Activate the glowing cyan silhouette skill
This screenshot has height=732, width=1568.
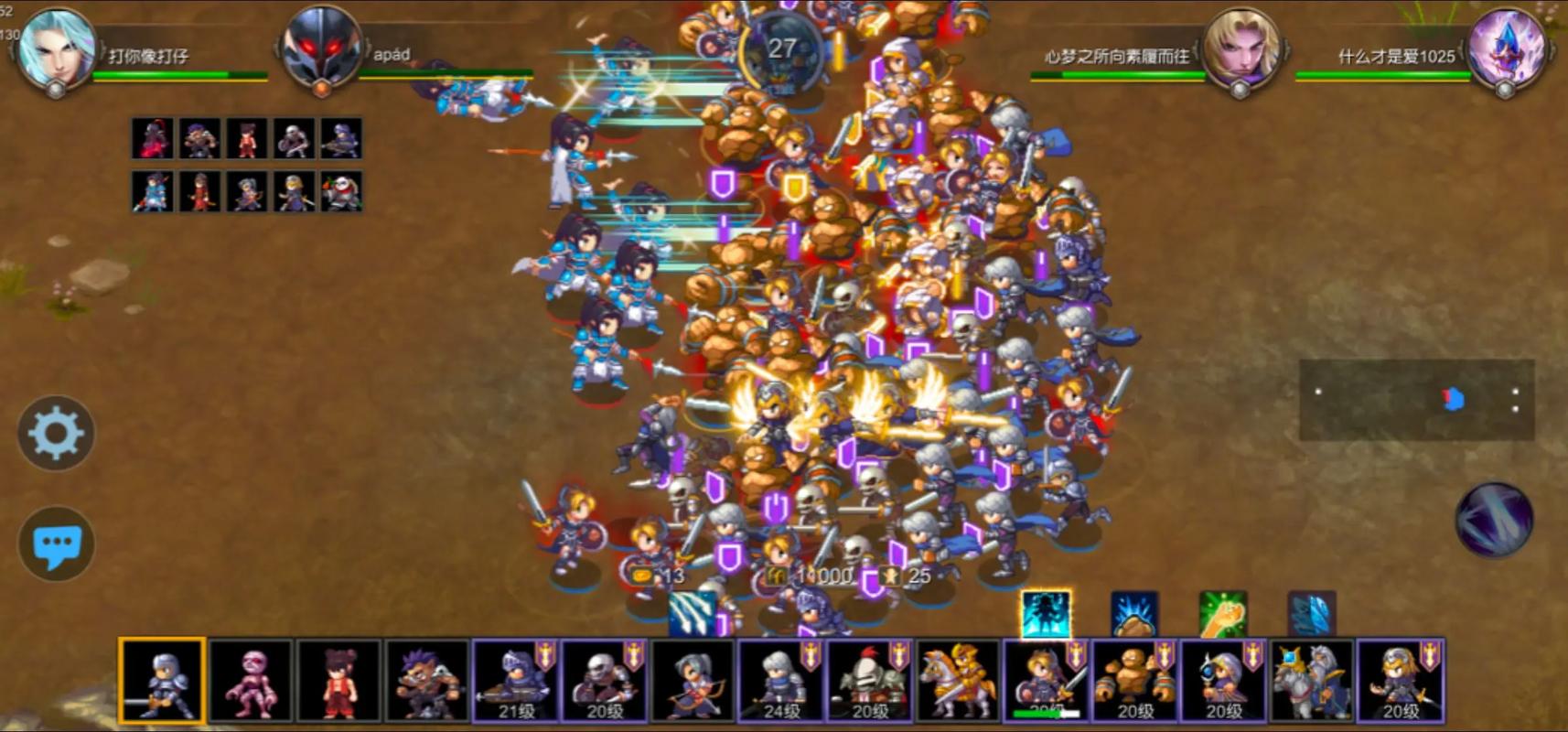click(x=1046, y=614)
